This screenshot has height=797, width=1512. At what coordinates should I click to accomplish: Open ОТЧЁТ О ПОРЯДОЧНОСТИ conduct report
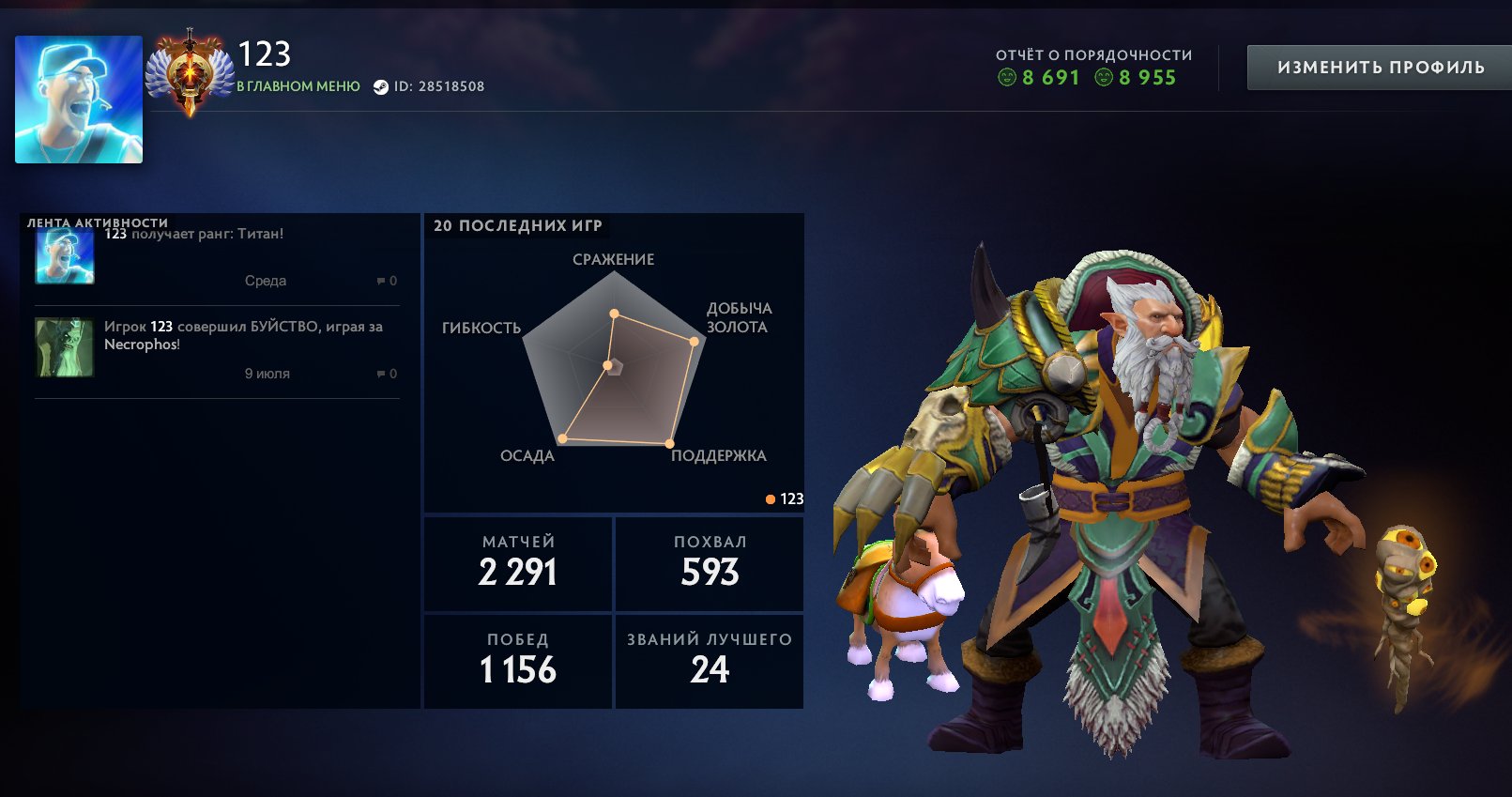[1092, 54]
